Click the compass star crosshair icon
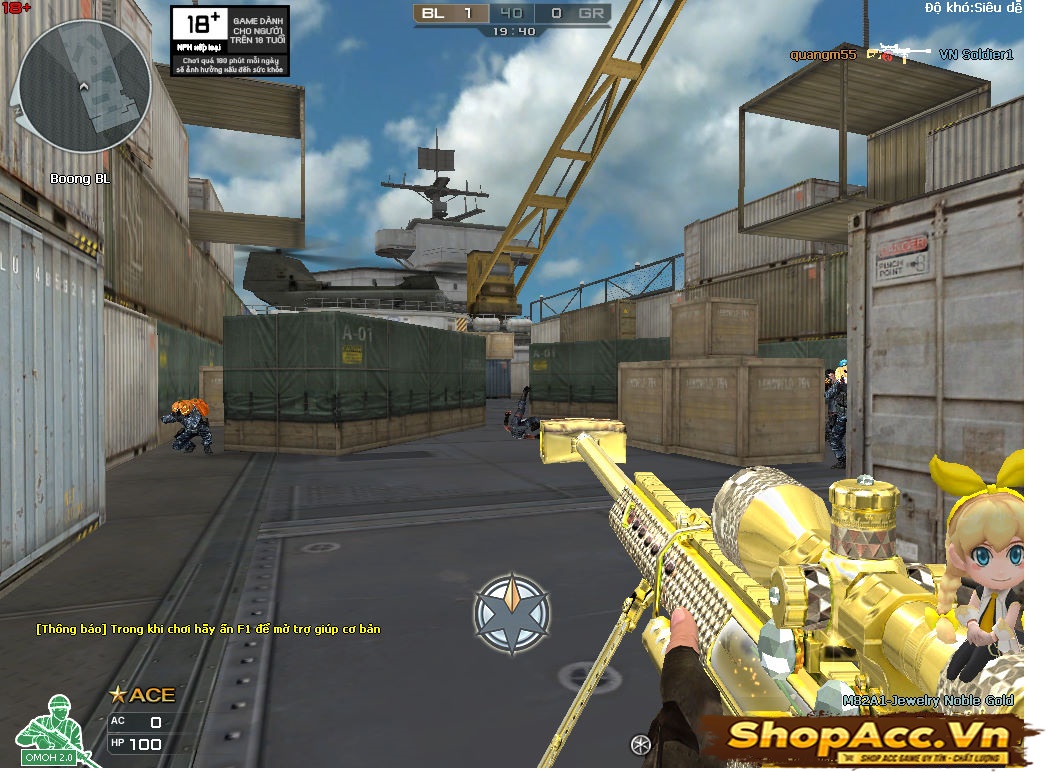 [512, 614]
